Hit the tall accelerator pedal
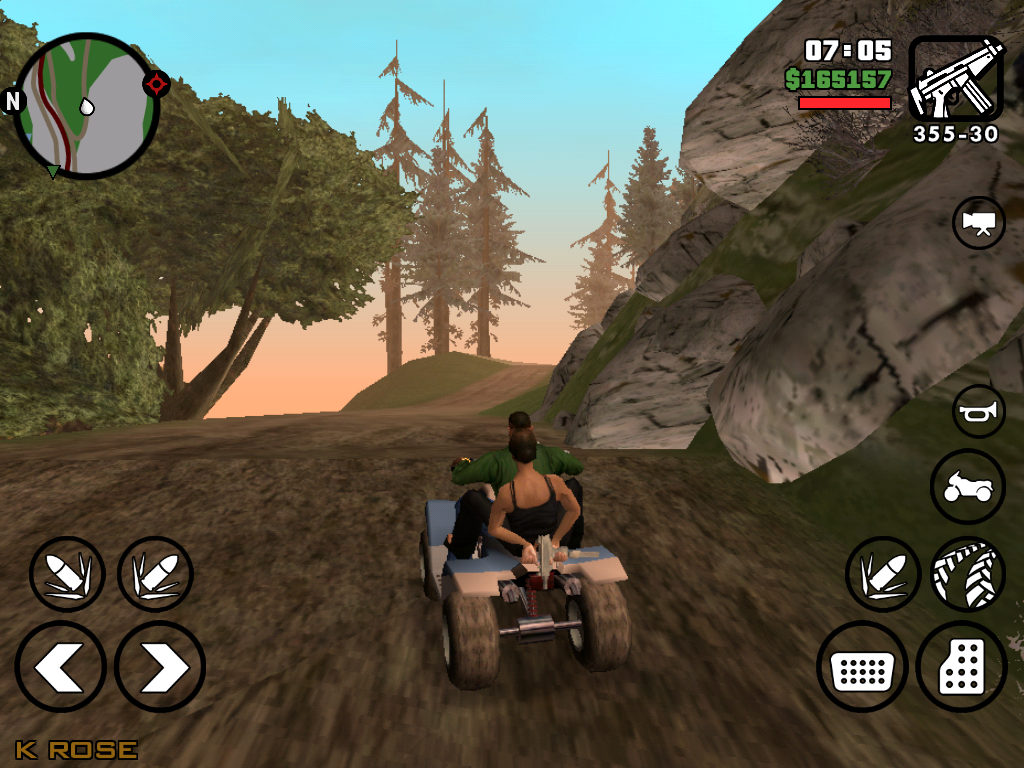Screen dimensions: 1024x768 961,667
